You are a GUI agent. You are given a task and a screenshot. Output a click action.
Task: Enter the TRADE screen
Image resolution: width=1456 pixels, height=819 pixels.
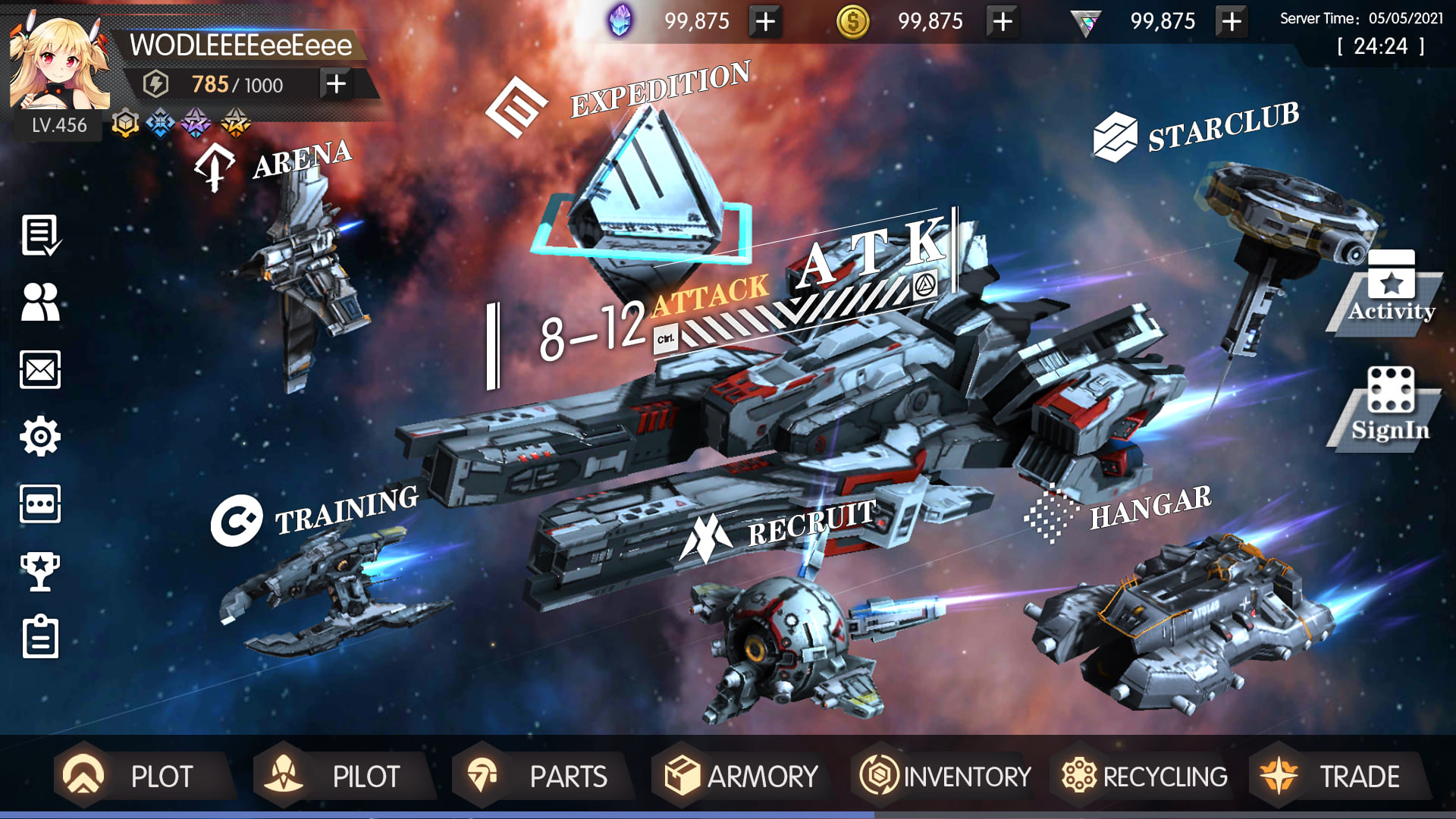1338,776
